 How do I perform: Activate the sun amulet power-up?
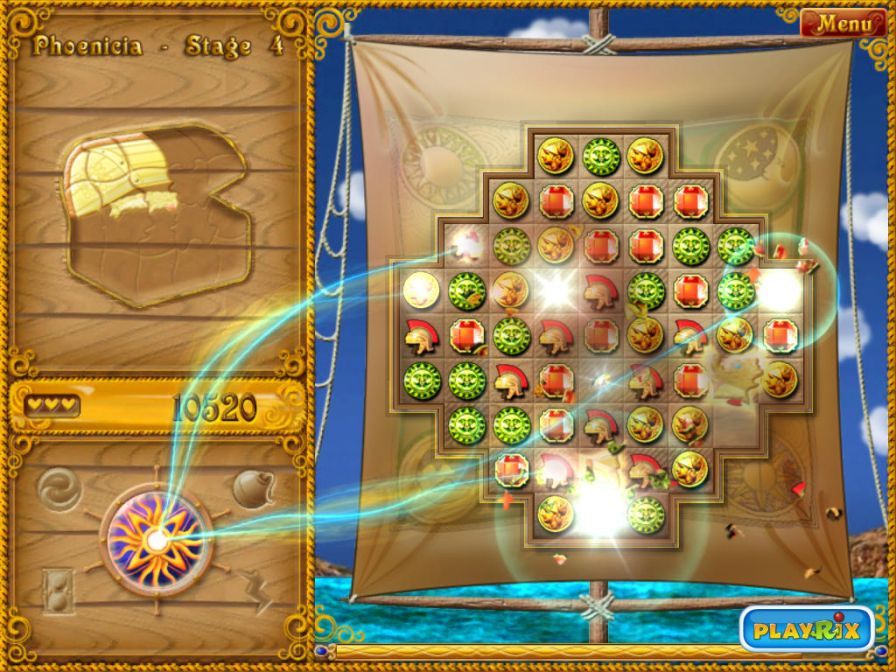tap(156, 541)
